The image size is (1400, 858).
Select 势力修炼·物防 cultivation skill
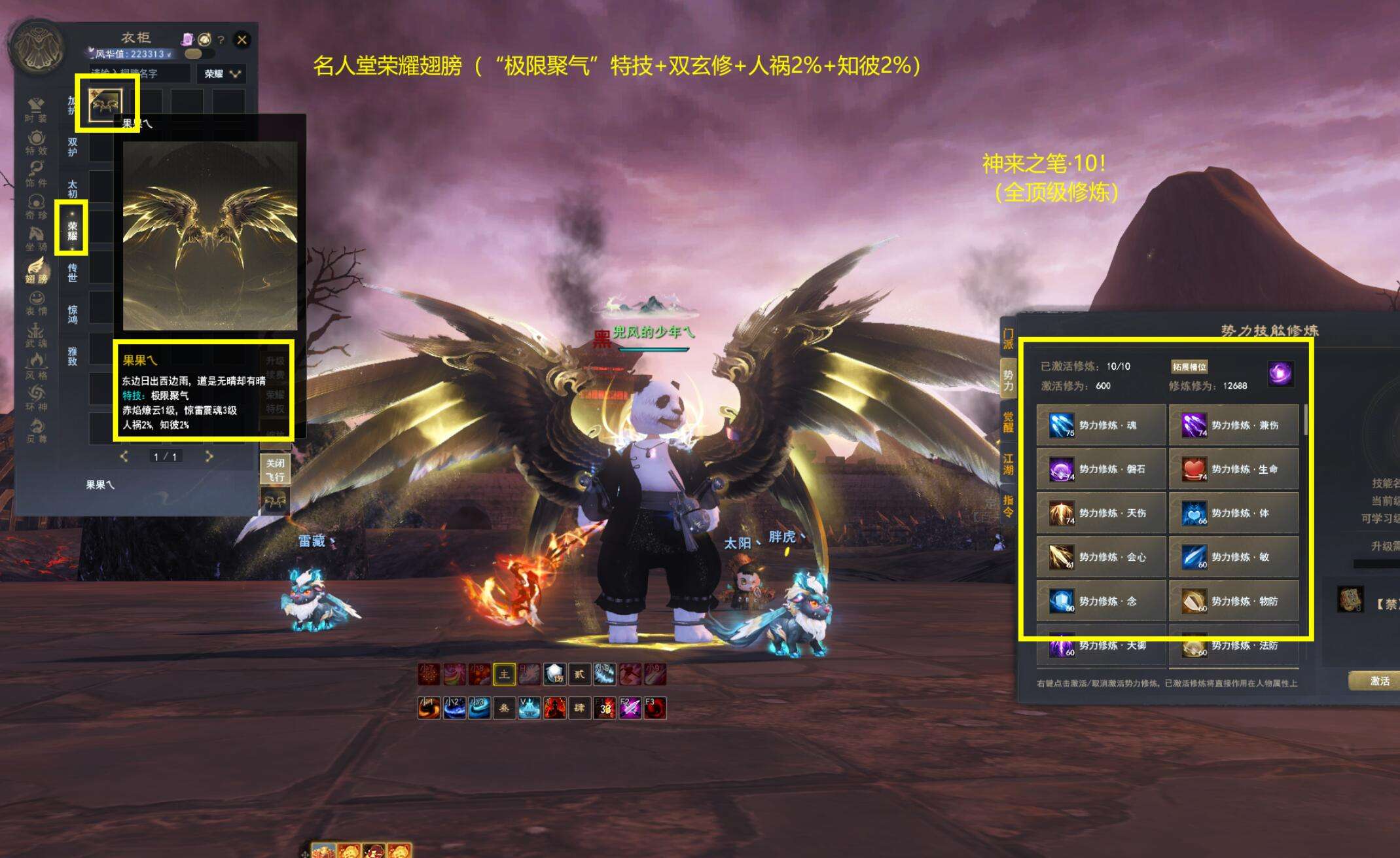pyautogui.click(x=1233, y=601)
